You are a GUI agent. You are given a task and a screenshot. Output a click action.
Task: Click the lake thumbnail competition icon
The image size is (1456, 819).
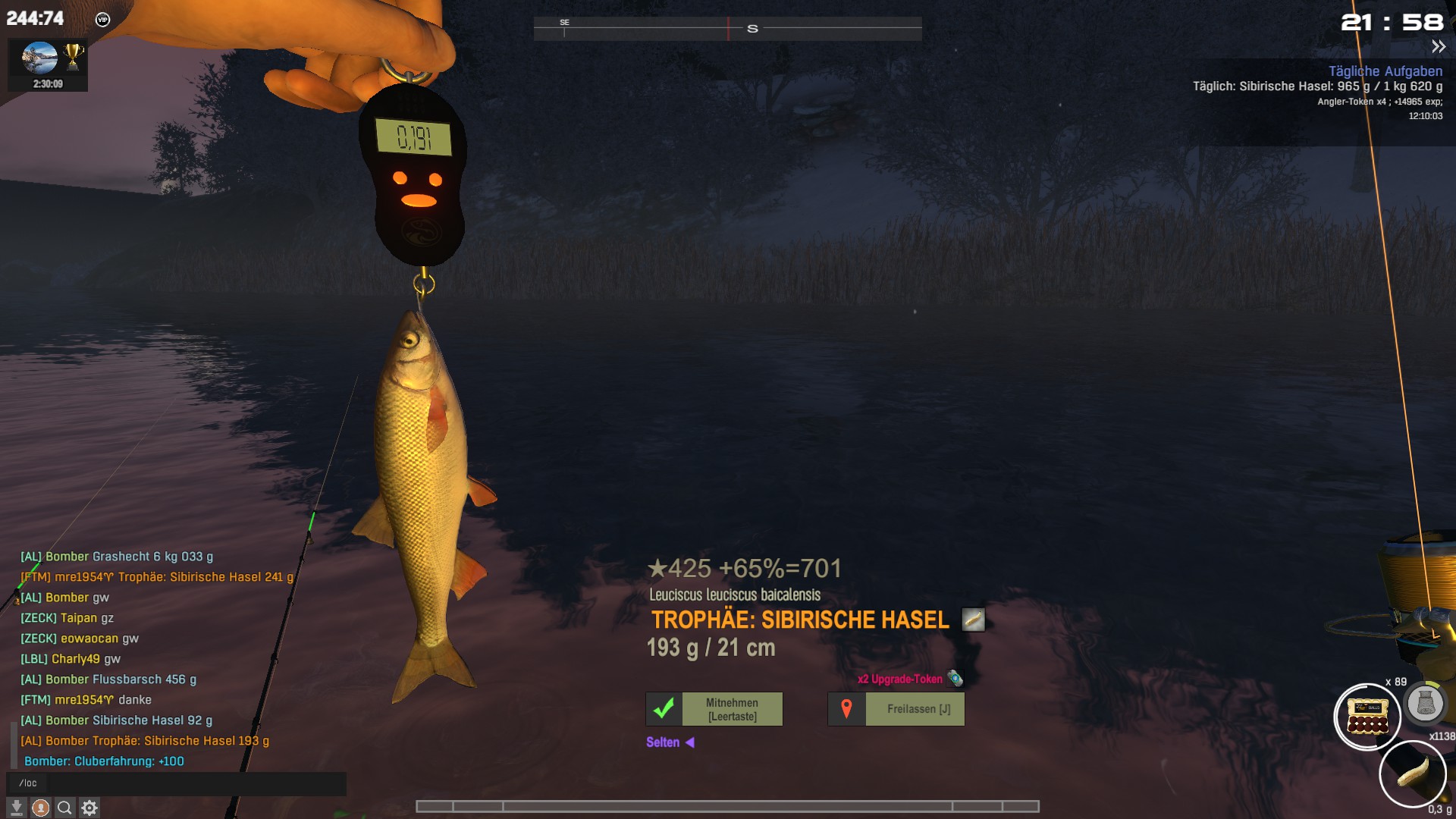pos(39,58)
